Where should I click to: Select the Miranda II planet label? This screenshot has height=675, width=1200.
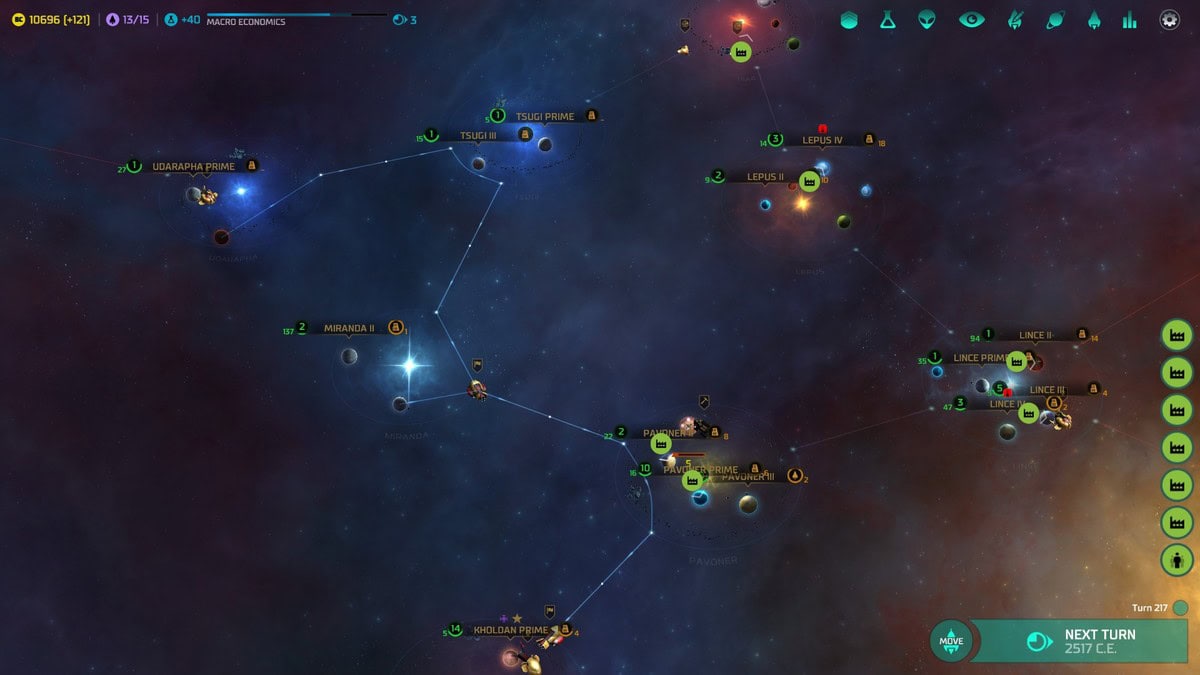(349, 328)
